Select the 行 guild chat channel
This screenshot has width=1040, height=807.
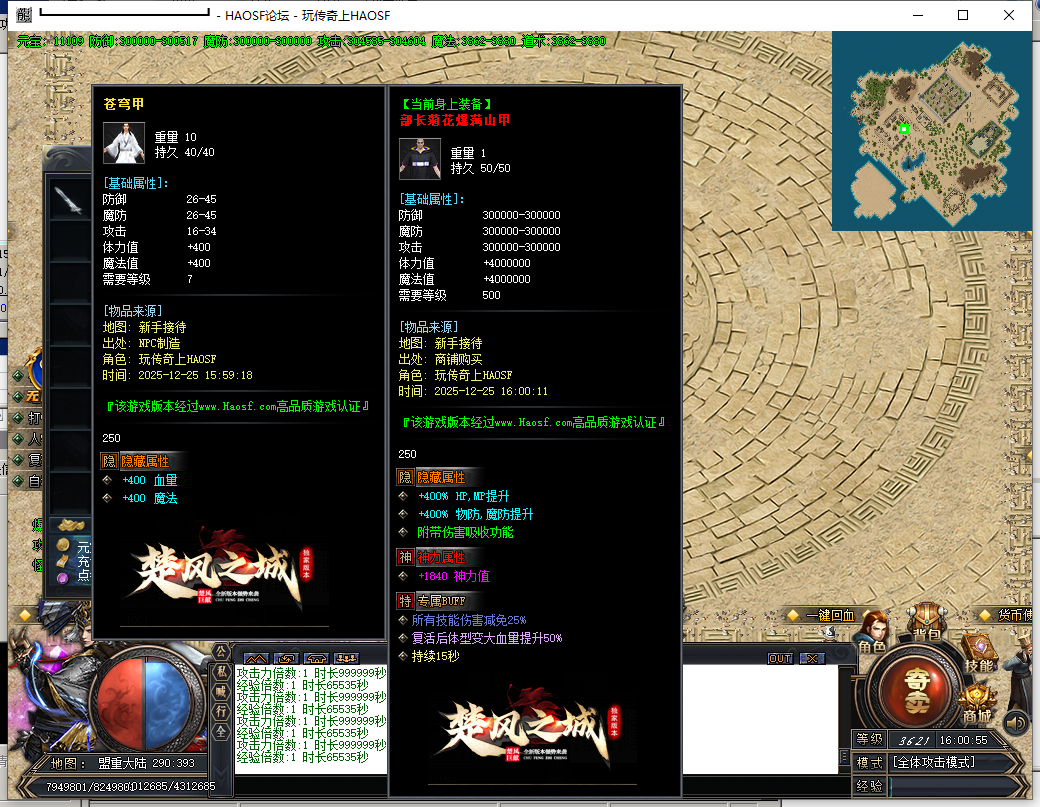(x=222, y=711)
